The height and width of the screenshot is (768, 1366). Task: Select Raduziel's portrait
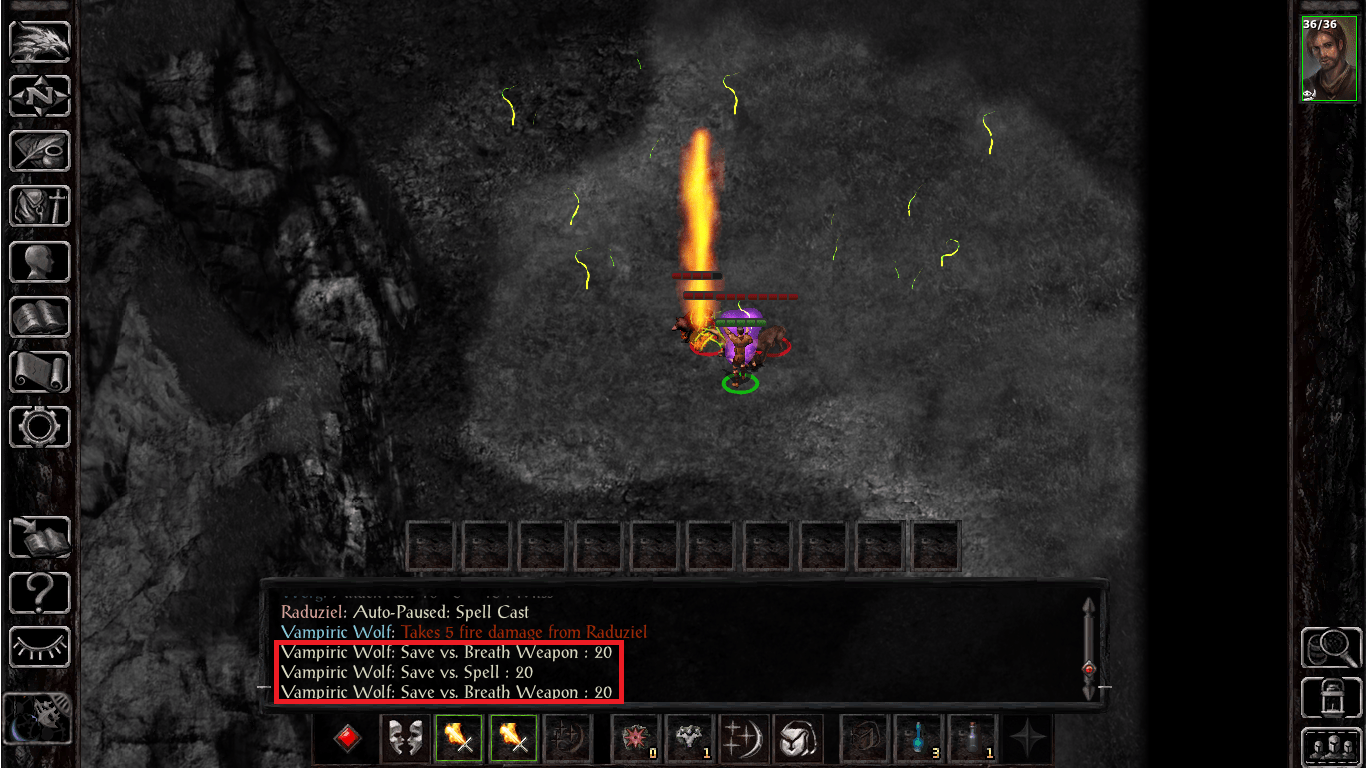tap(1331, 59)
